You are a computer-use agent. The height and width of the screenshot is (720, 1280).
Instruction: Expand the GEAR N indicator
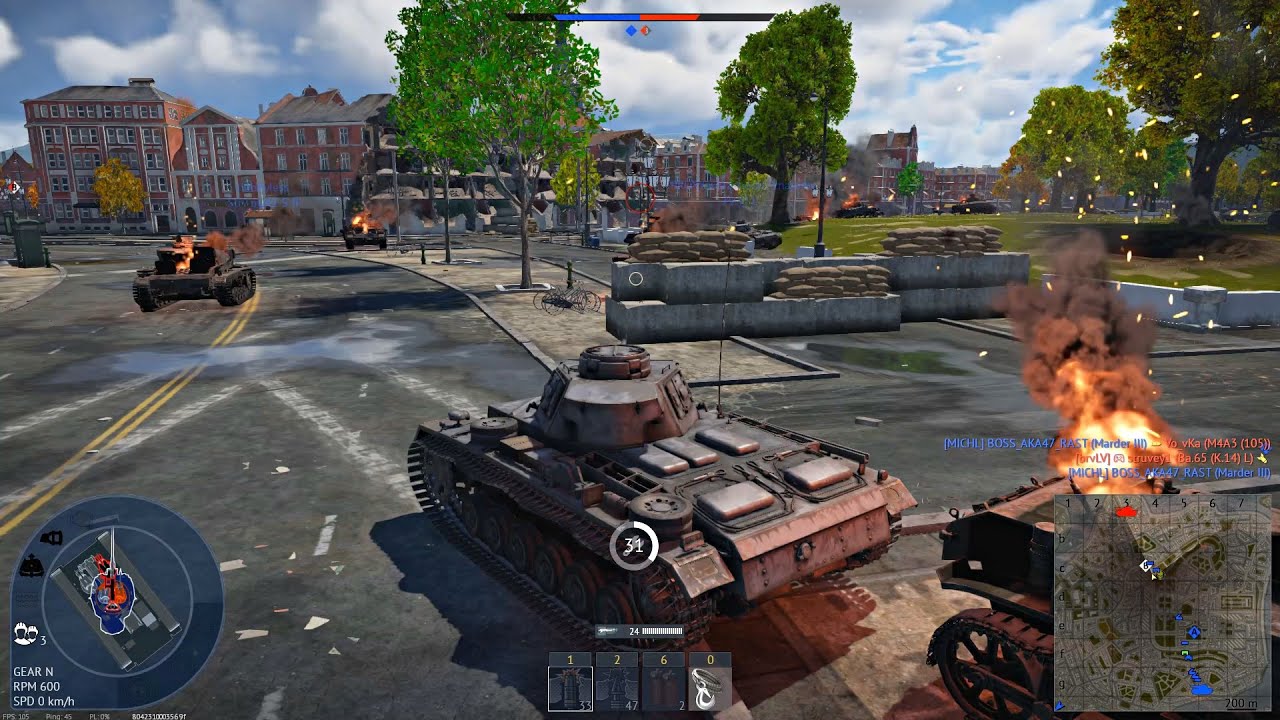(x=34, y=671)
